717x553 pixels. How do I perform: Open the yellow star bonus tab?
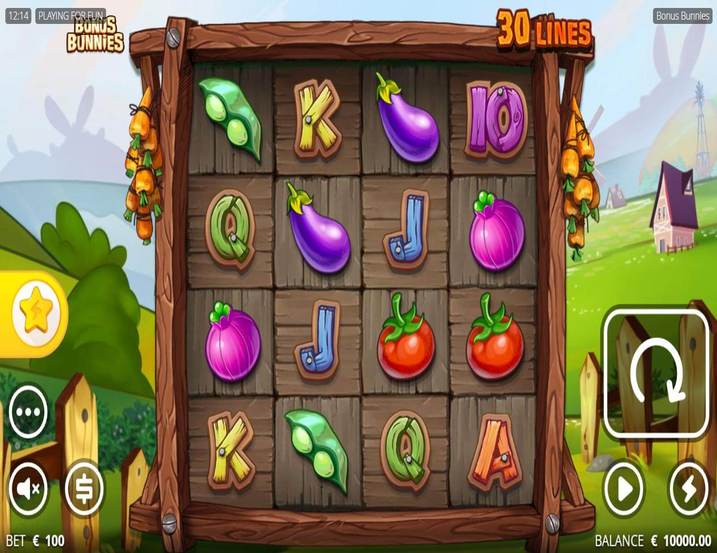coord(31,313)
